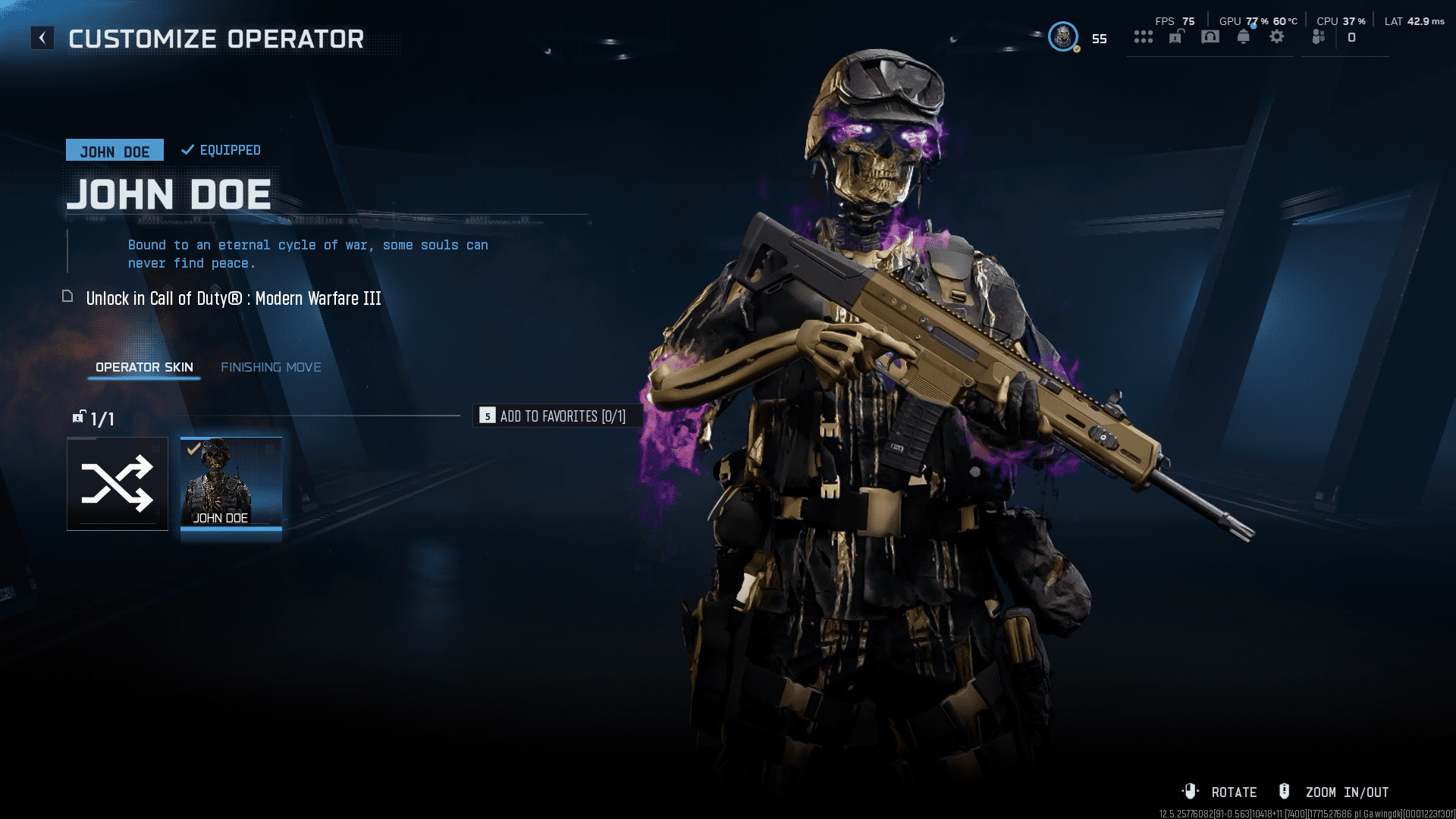Image resolution: width=1456 pixels, height=819 pixels.
Task: Switch to the Finishing Move tab
Action: pos(271,368)
